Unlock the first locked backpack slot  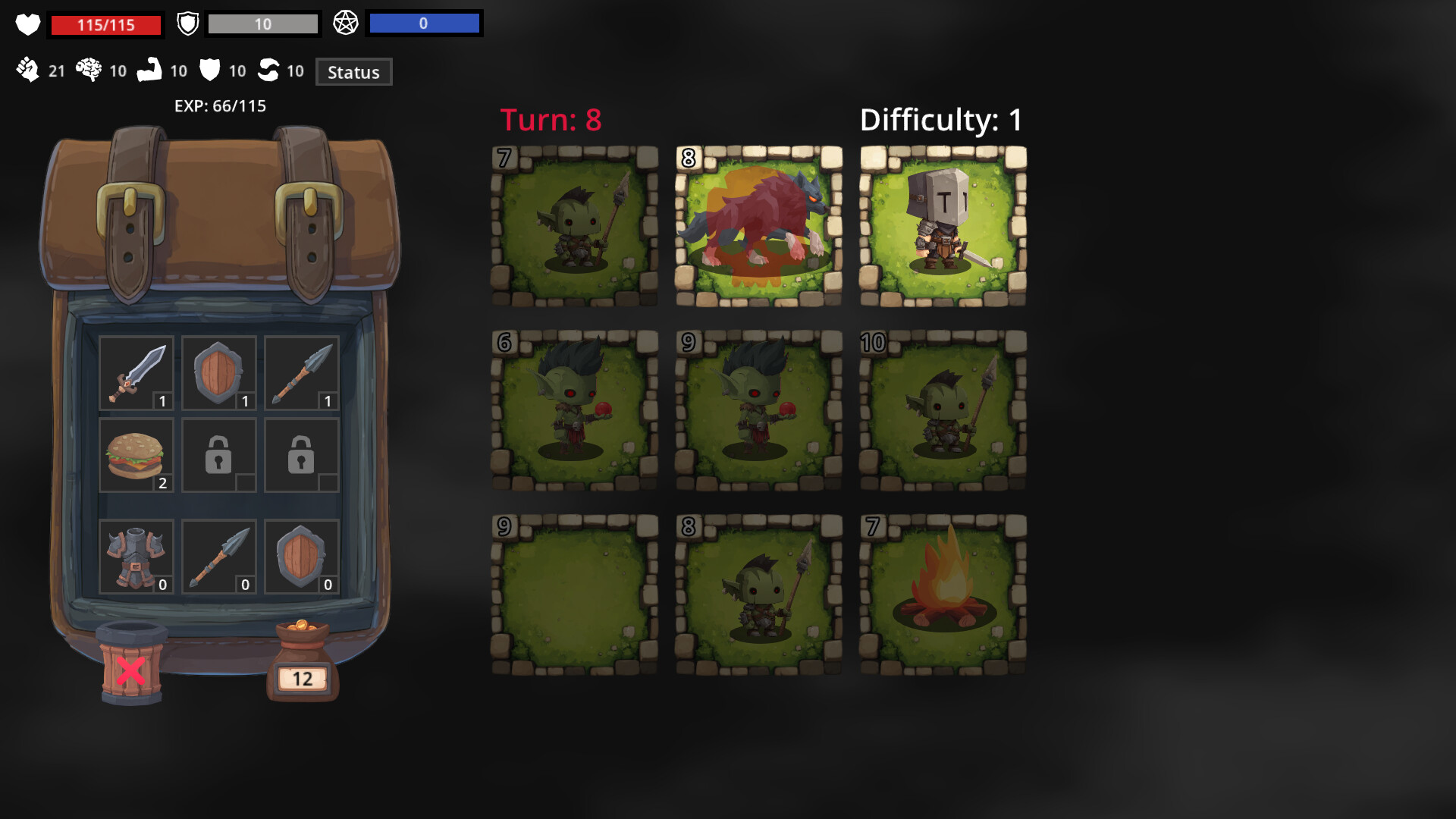point(219,454)
